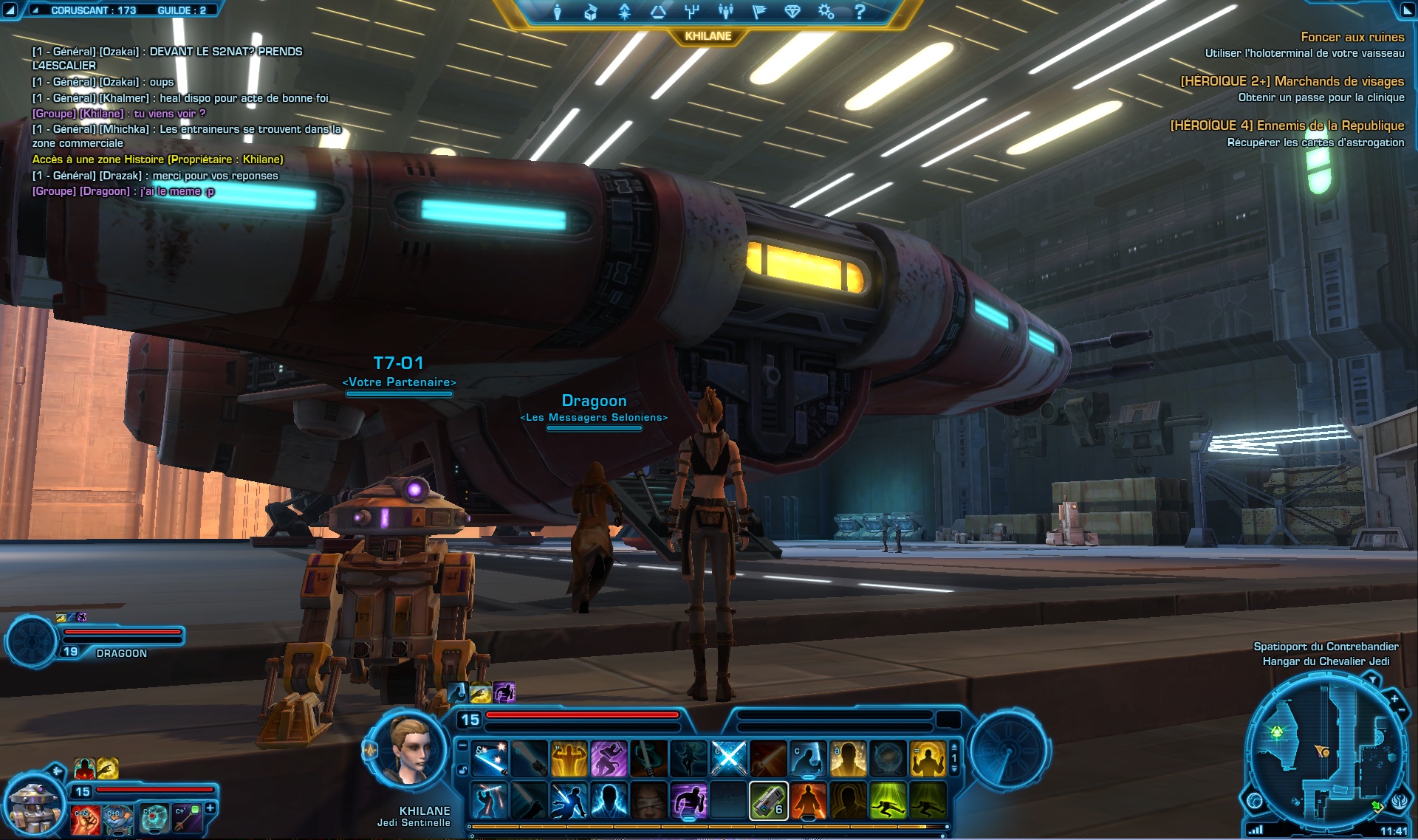Open the gear settings menu icon
1418x840 pixels.
(x=826, y=12)
